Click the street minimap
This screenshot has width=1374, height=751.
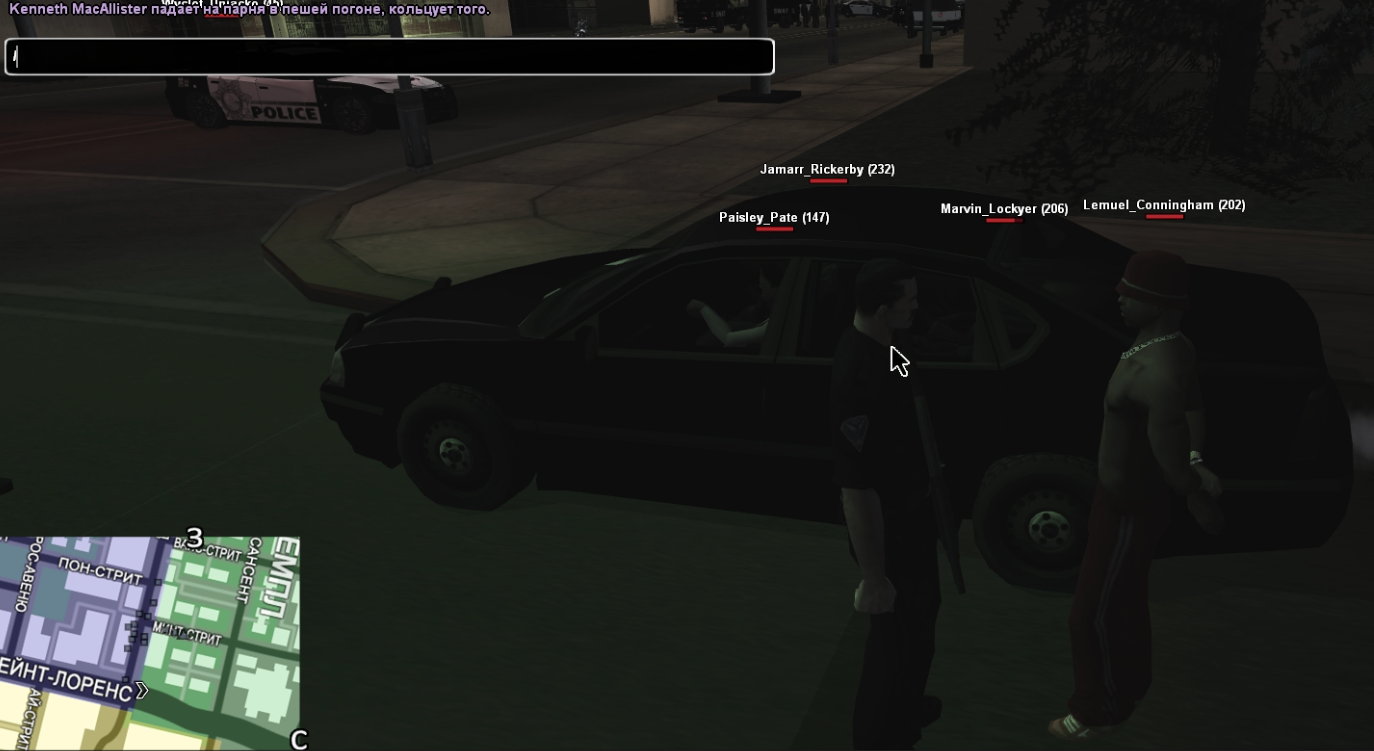(x=150, y=642)
